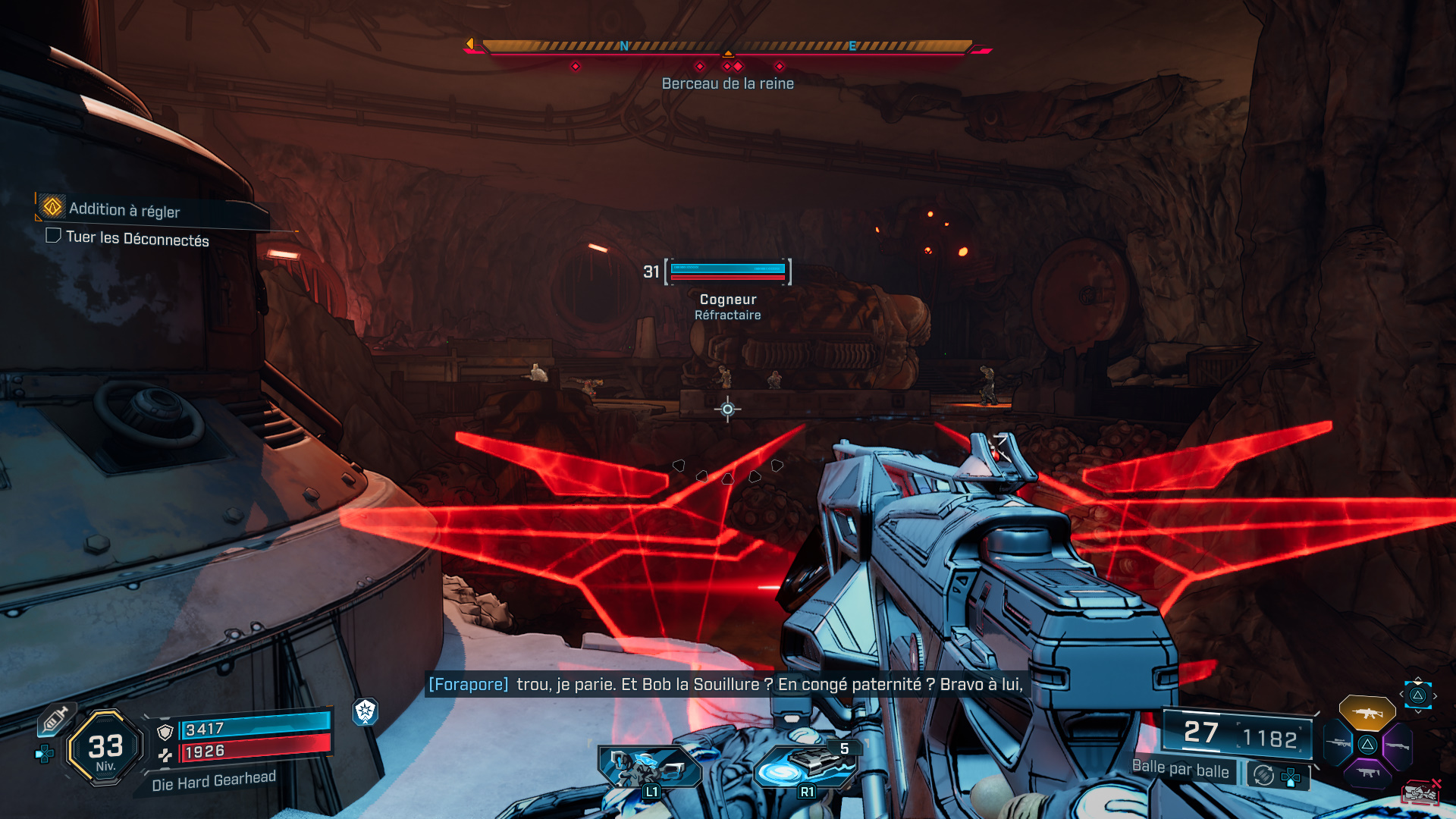
Task: Select the orange assault rifle weapon slot
Action: tap(1367, 713)
